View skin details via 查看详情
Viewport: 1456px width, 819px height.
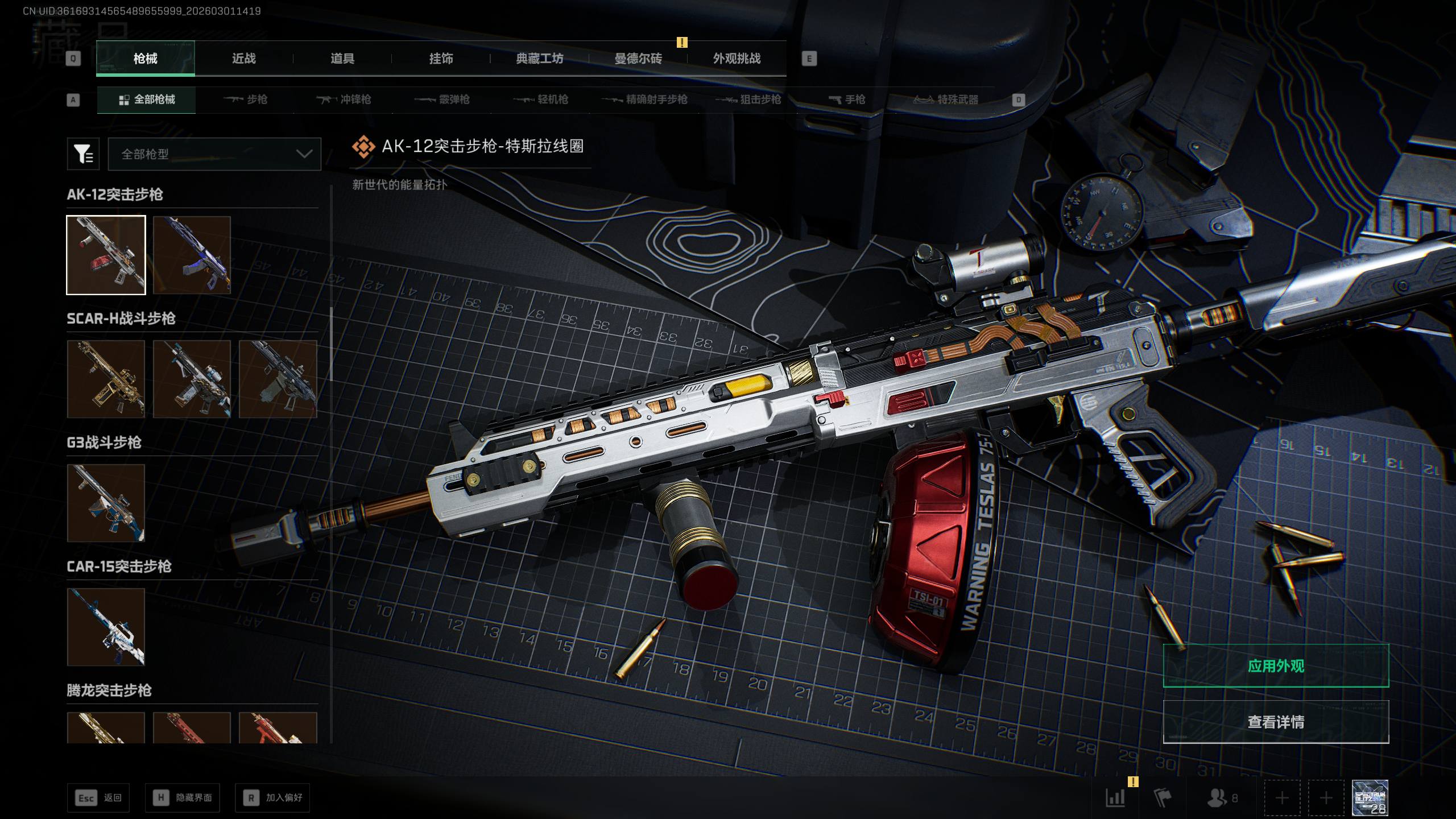pos(1276,722)
